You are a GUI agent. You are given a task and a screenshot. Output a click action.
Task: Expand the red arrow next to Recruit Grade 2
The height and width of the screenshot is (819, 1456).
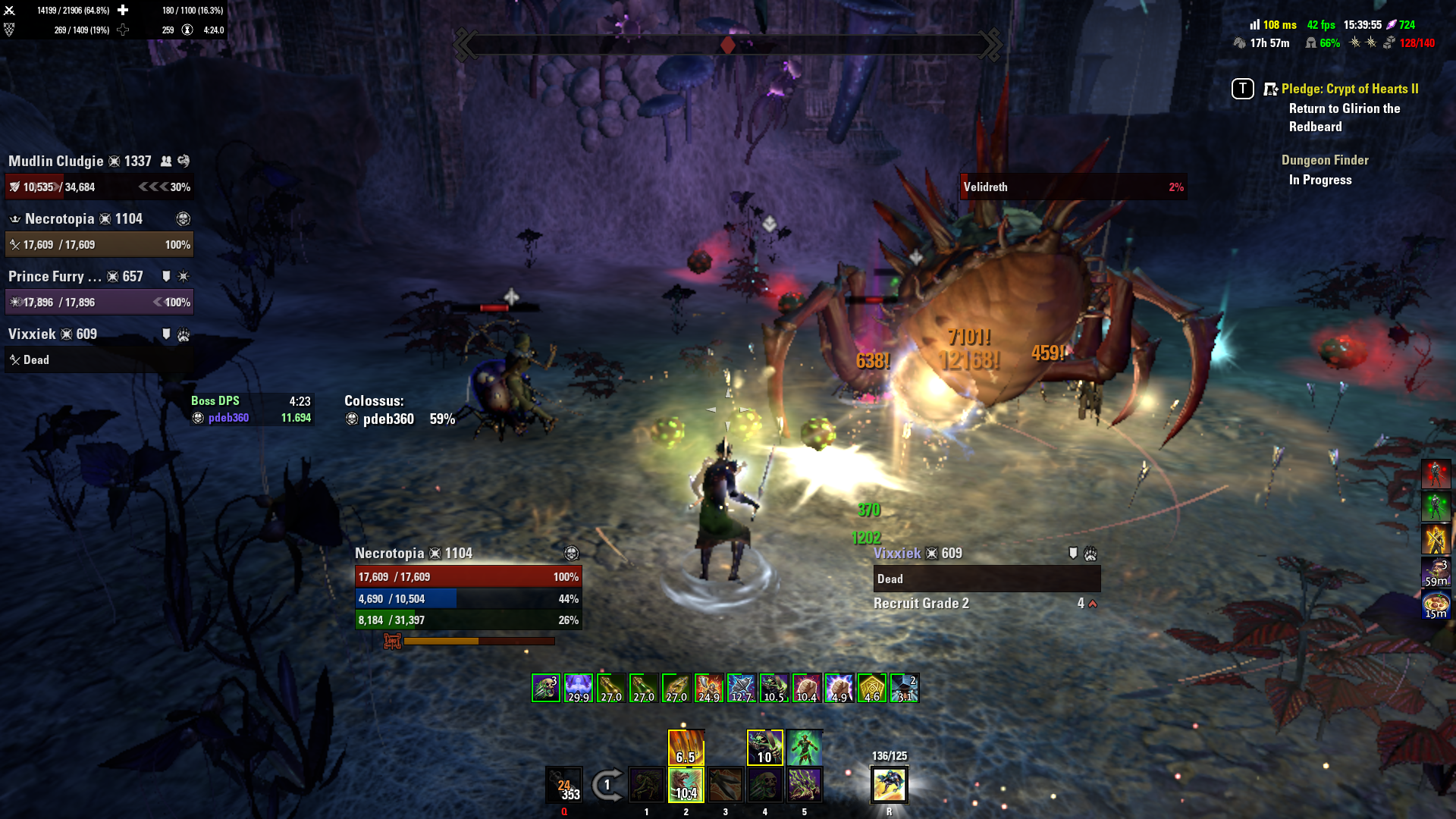point(1092,603)
